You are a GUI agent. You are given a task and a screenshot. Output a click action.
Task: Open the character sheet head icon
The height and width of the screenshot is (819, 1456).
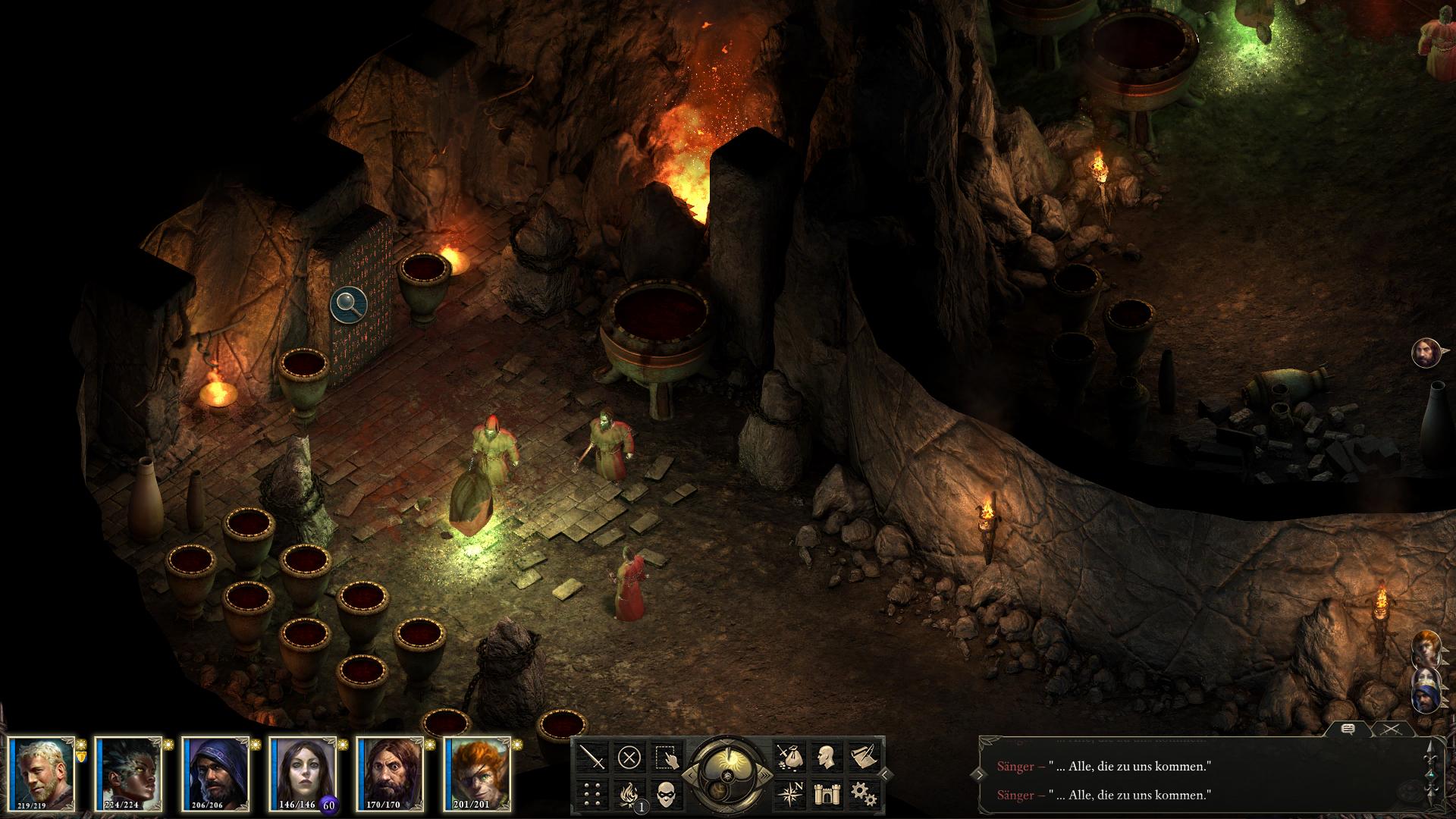tap(825, 757)
